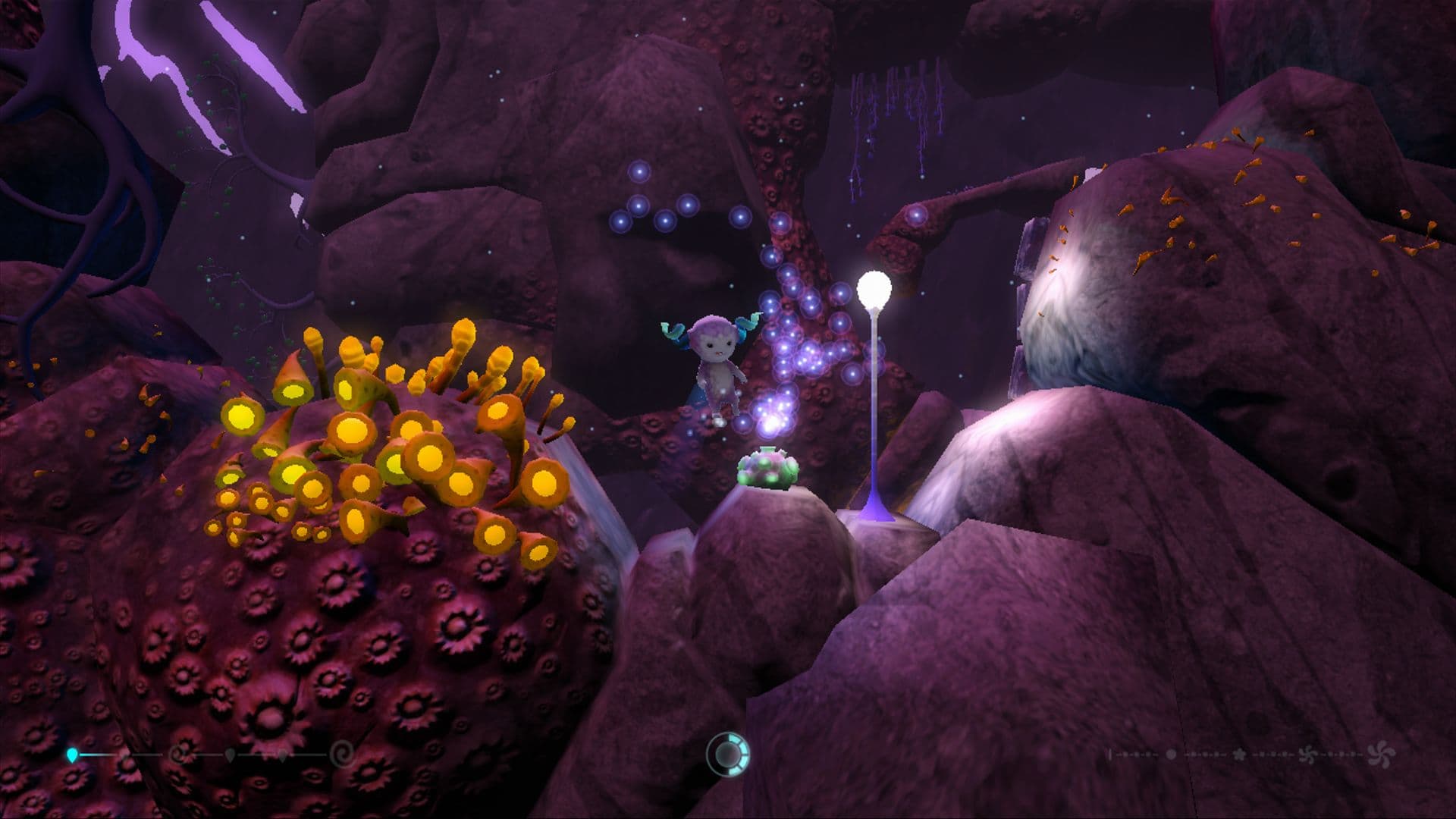The image size is (1456, 819).
Task: Open the bottom-left journey progress bar
Action: (205, 755)
